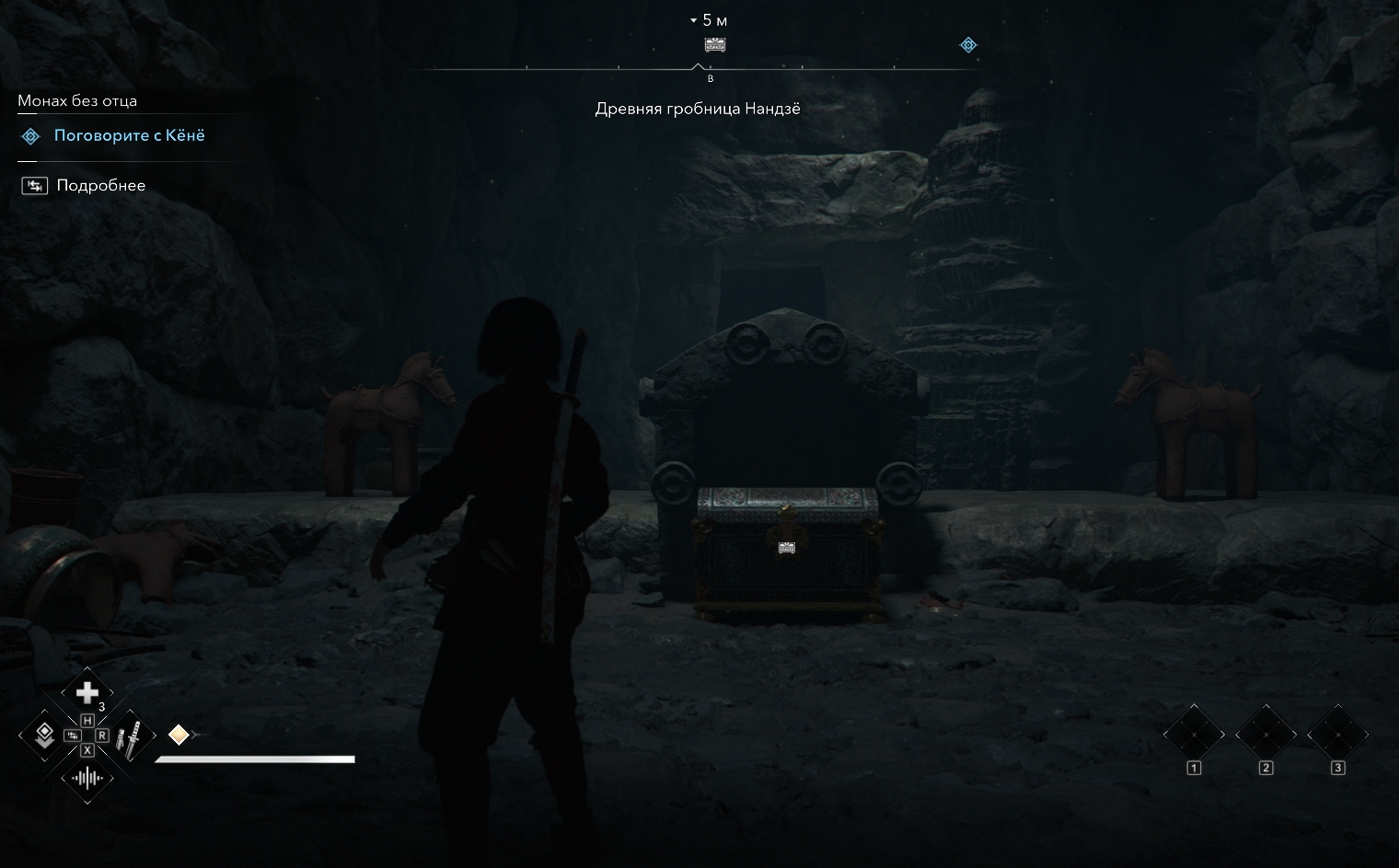Activate the sound-wave whistle icon
Viewport: 1399px width, 868px height.
pyautogui.click(x=87, y=779)
